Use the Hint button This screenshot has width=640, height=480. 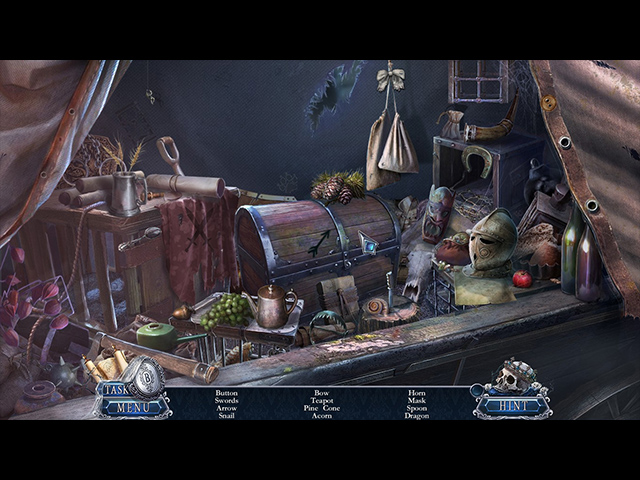tap(511, 404)
